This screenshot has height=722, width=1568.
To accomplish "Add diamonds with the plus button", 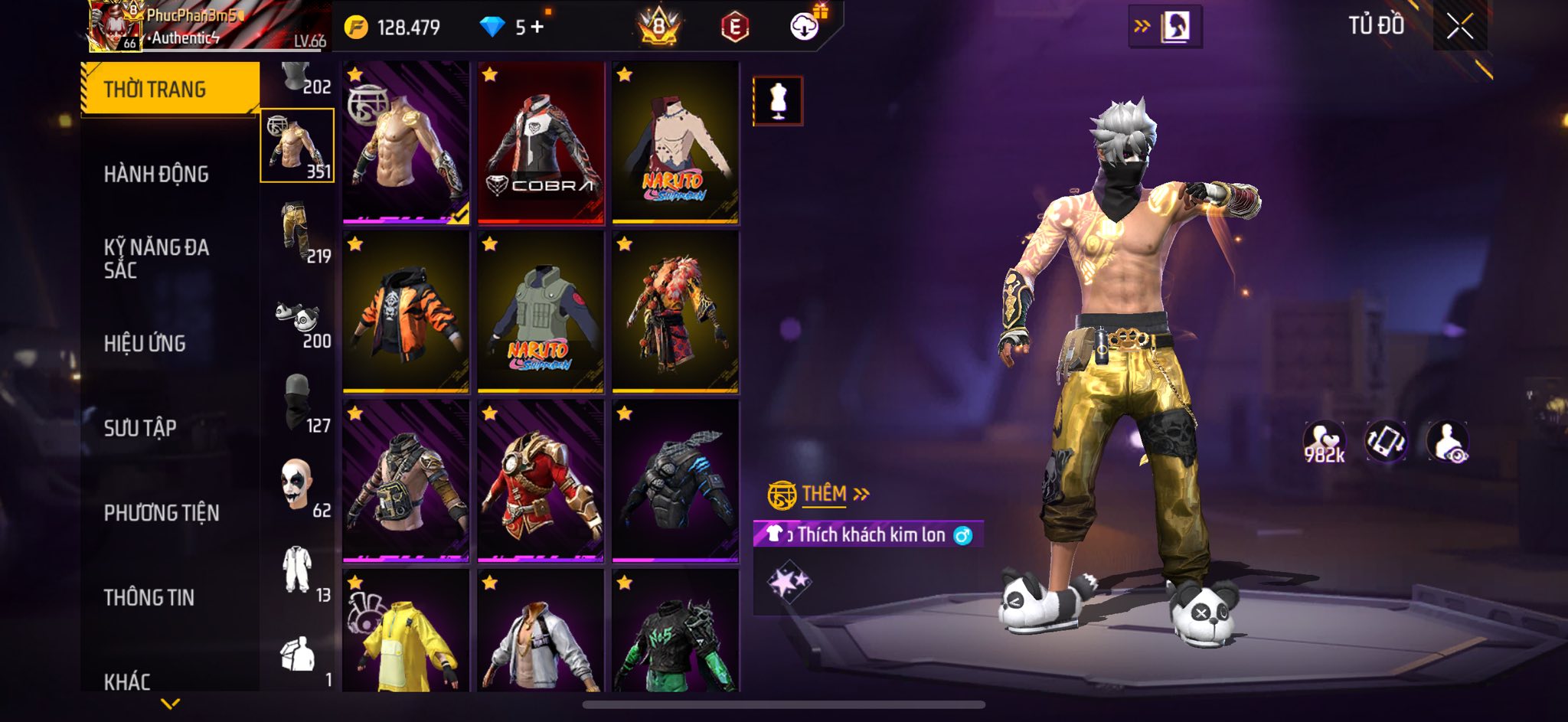I will click(537, 28).
